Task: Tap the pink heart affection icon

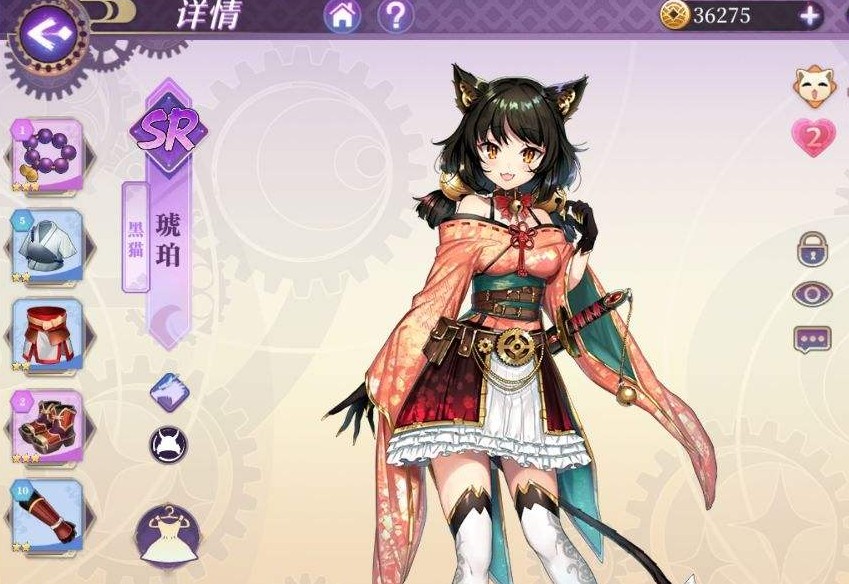Action: point(813,139)
